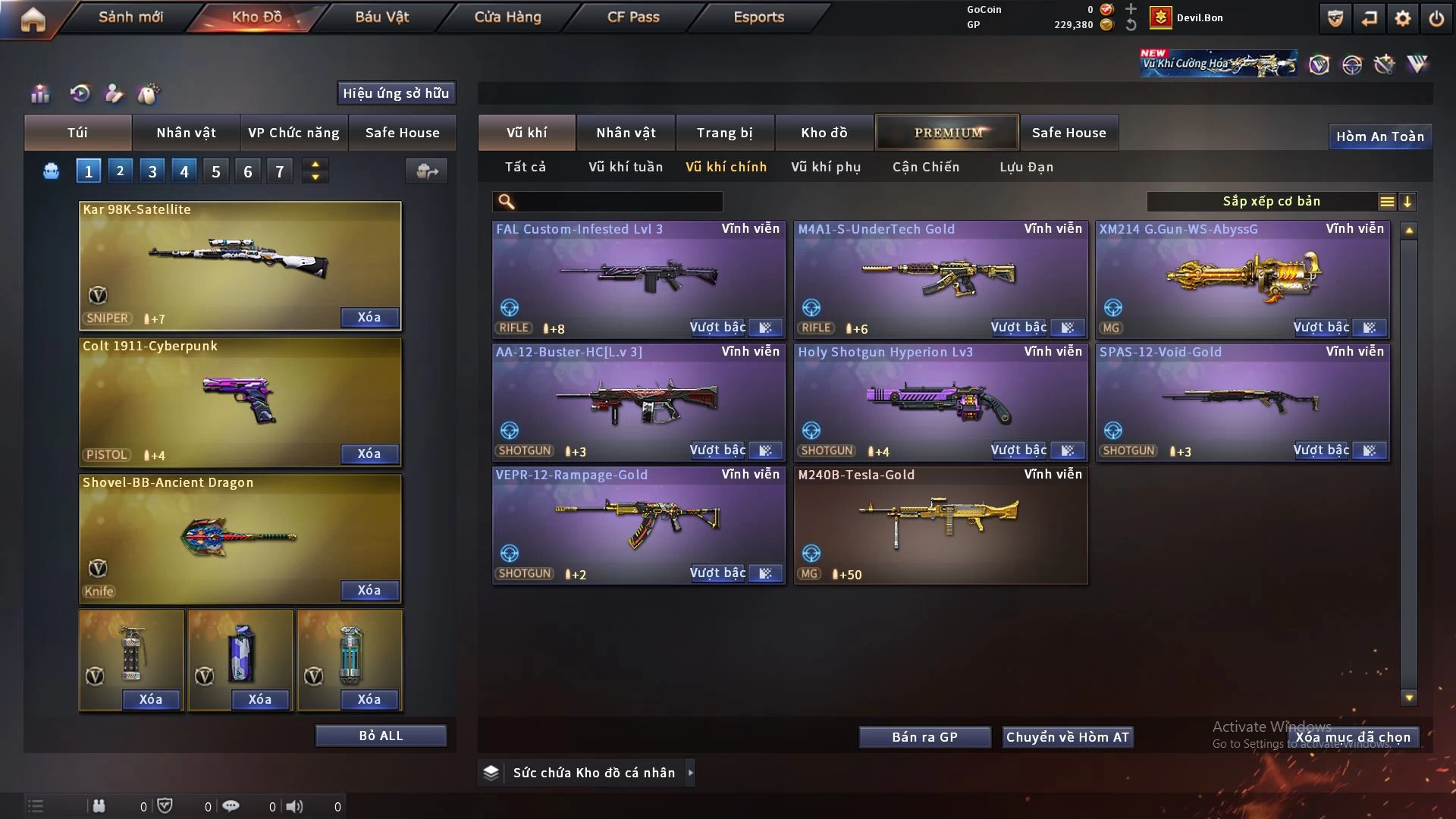Select the FAL Custom-Infested Lvl 3 rifle

point(639,278)
